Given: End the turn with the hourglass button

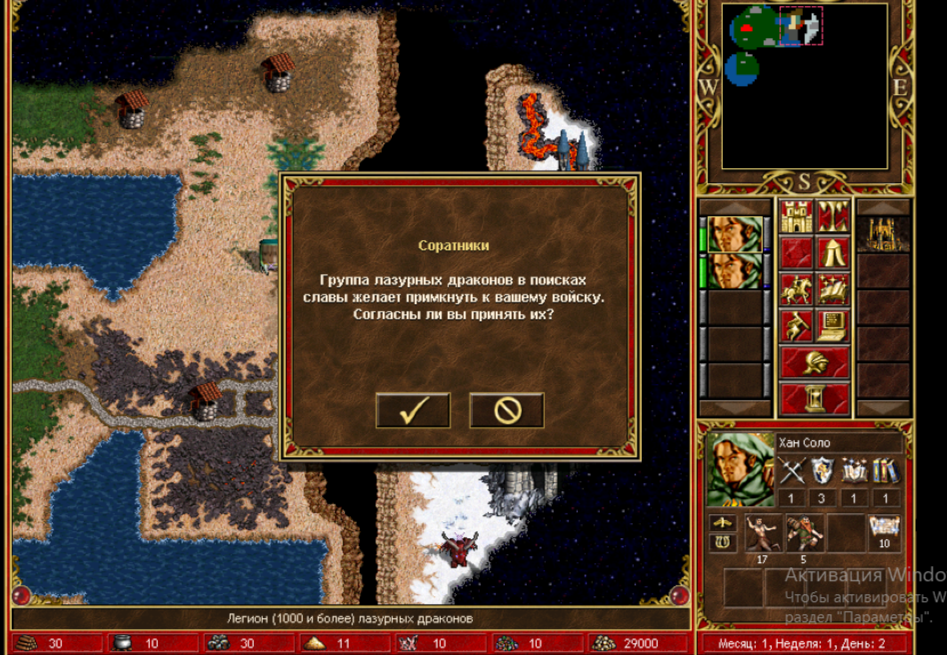Looking at the screenshot, I should click(x=815, y=399).
